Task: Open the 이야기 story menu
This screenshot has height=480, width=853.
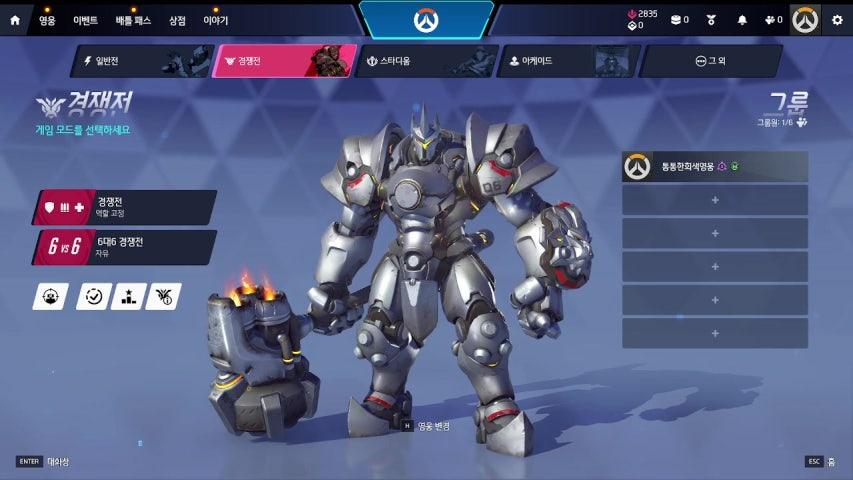Action: click(x=215, y=20)
